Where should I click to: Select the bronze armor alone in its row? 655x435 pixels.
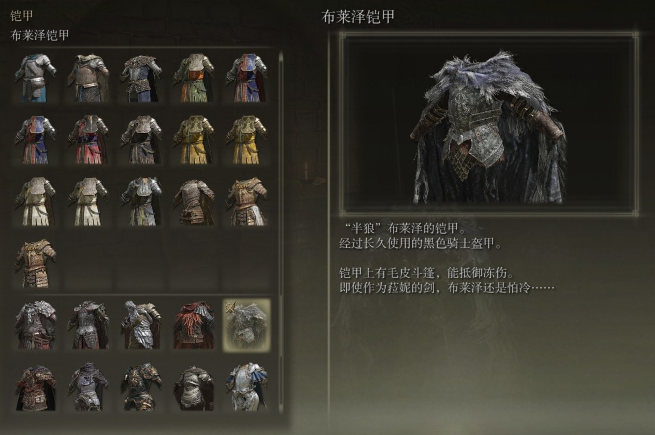tap(36, 261)
